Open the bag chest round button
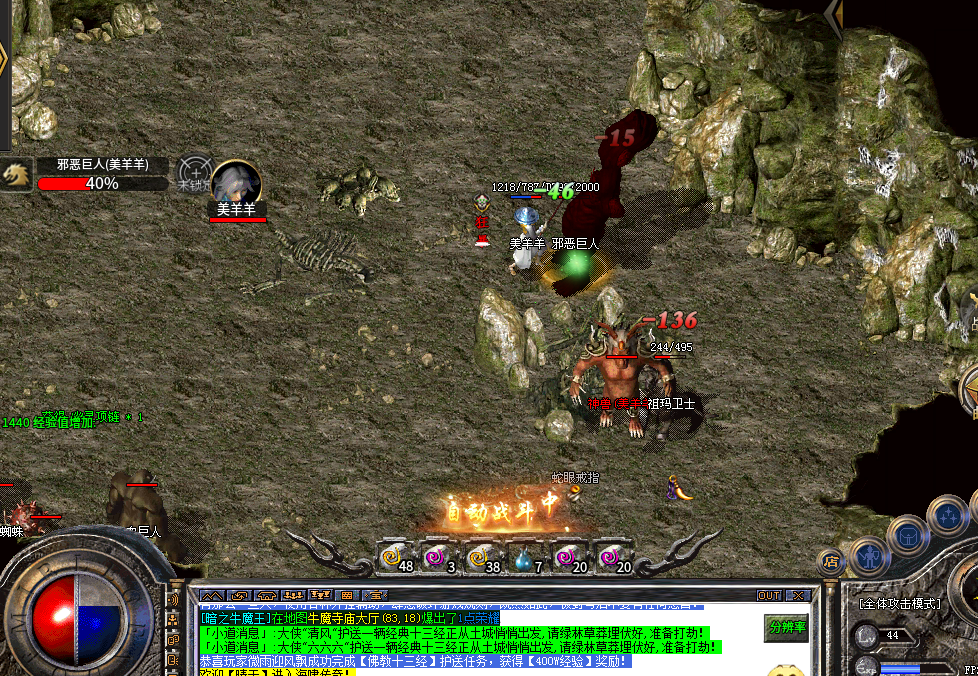 [907, 535]
